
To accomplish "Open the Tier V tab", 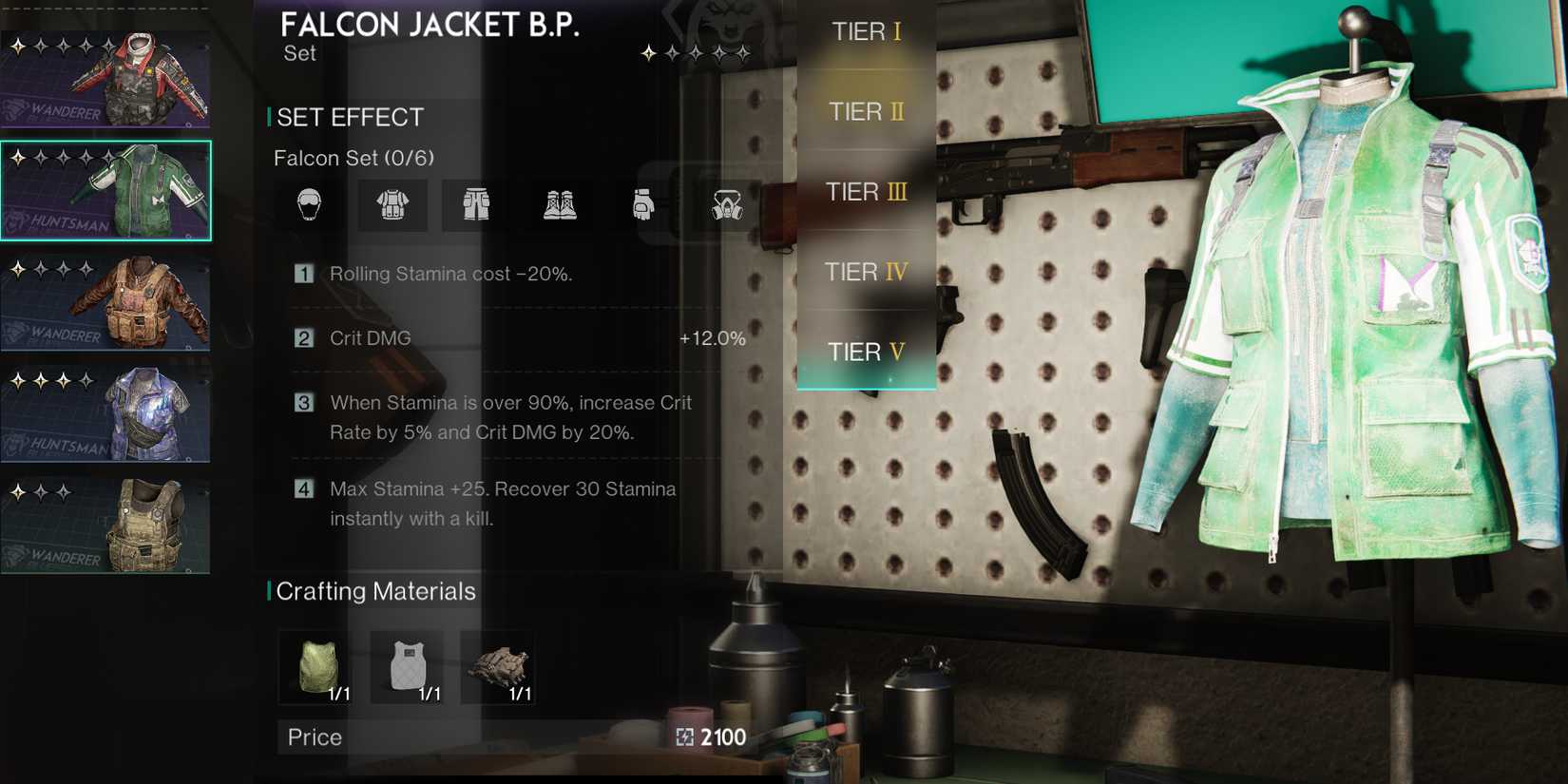I will point(866,353).
